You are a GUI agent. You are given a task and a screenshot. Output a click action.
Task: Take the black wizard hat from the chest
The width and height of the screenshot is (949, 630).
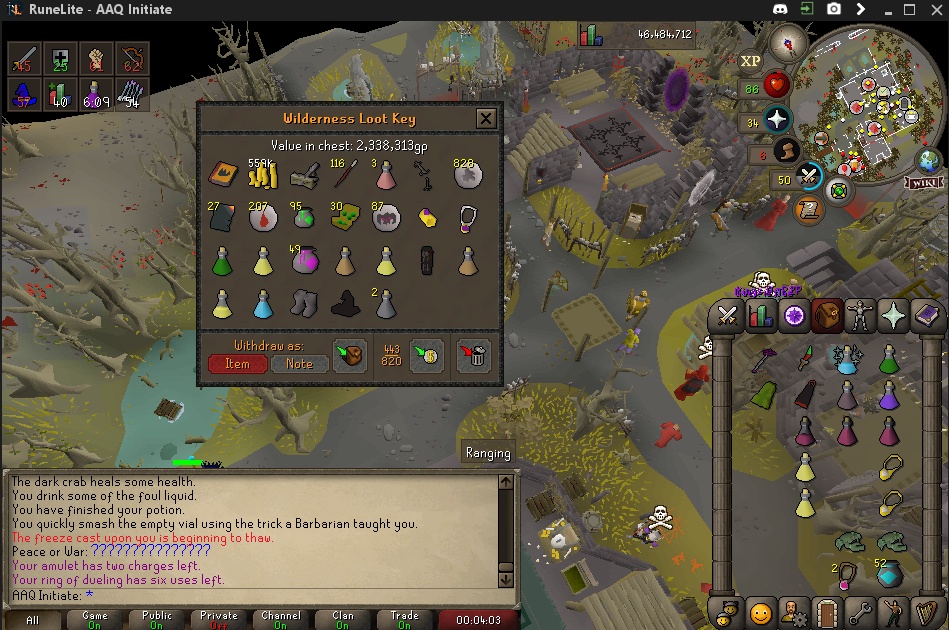point(345,304)
